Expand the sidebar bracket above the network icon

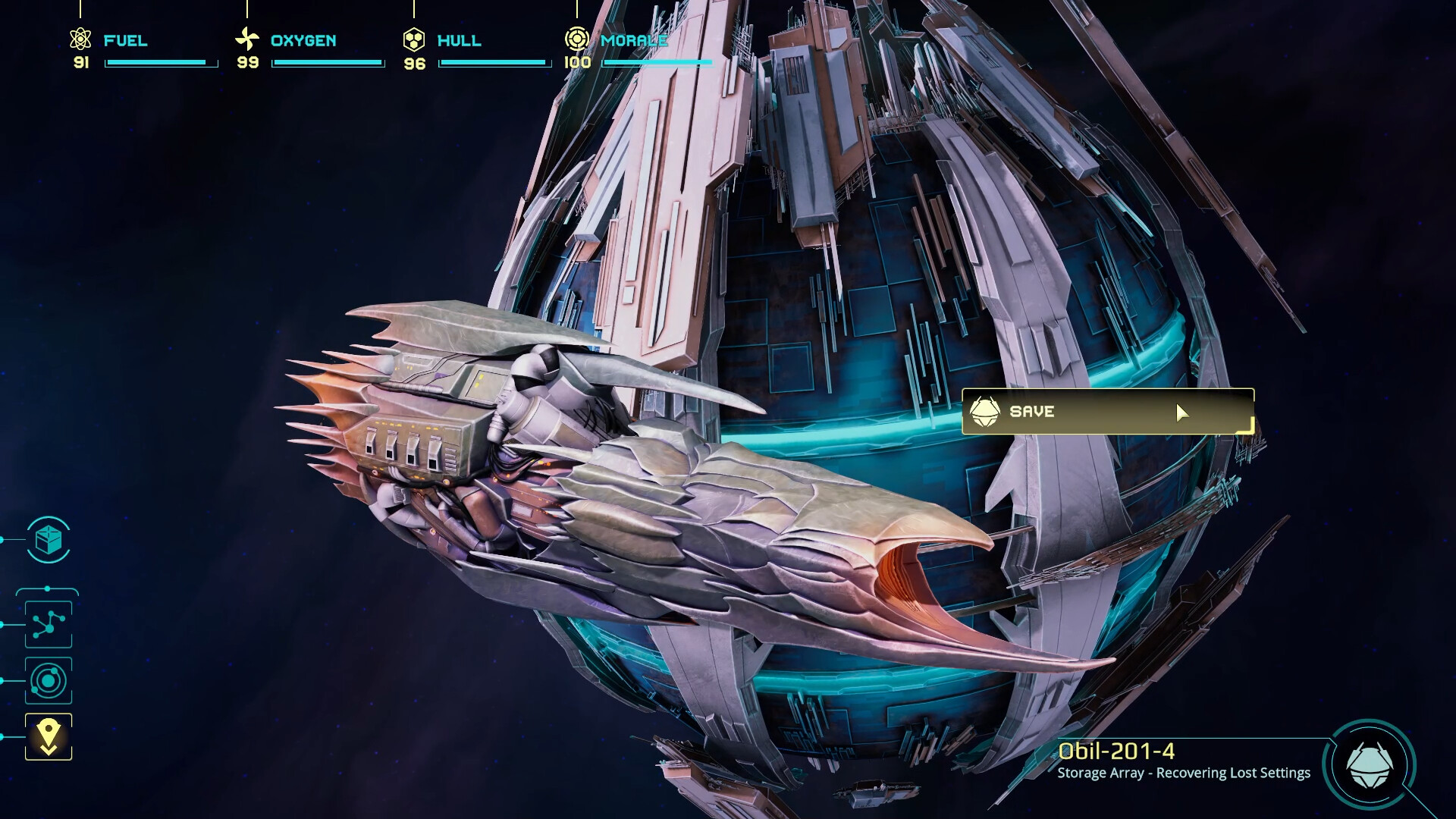click(x=48, y=588)
